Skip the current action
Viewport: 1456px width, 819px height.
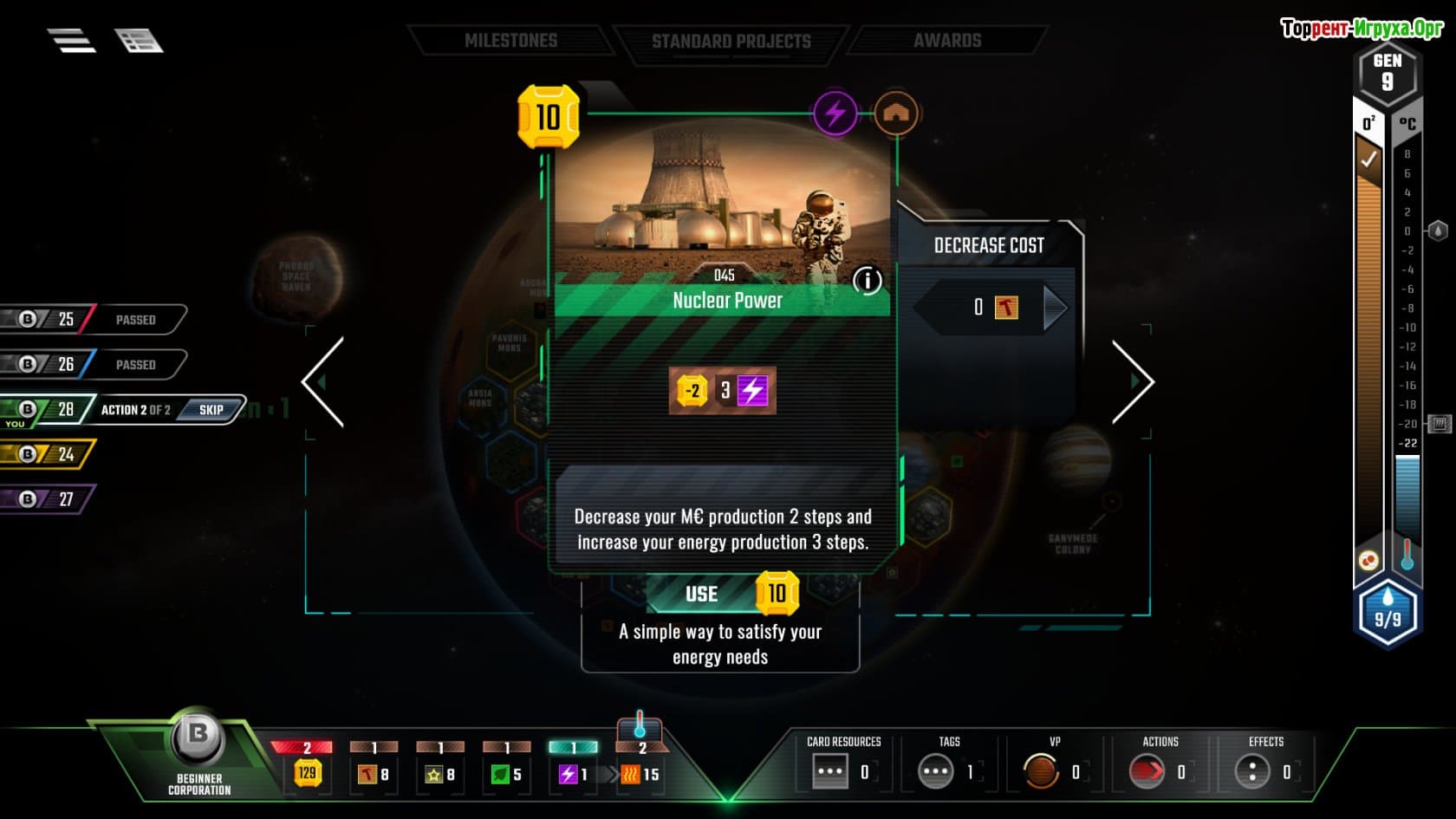pos(211,410)
